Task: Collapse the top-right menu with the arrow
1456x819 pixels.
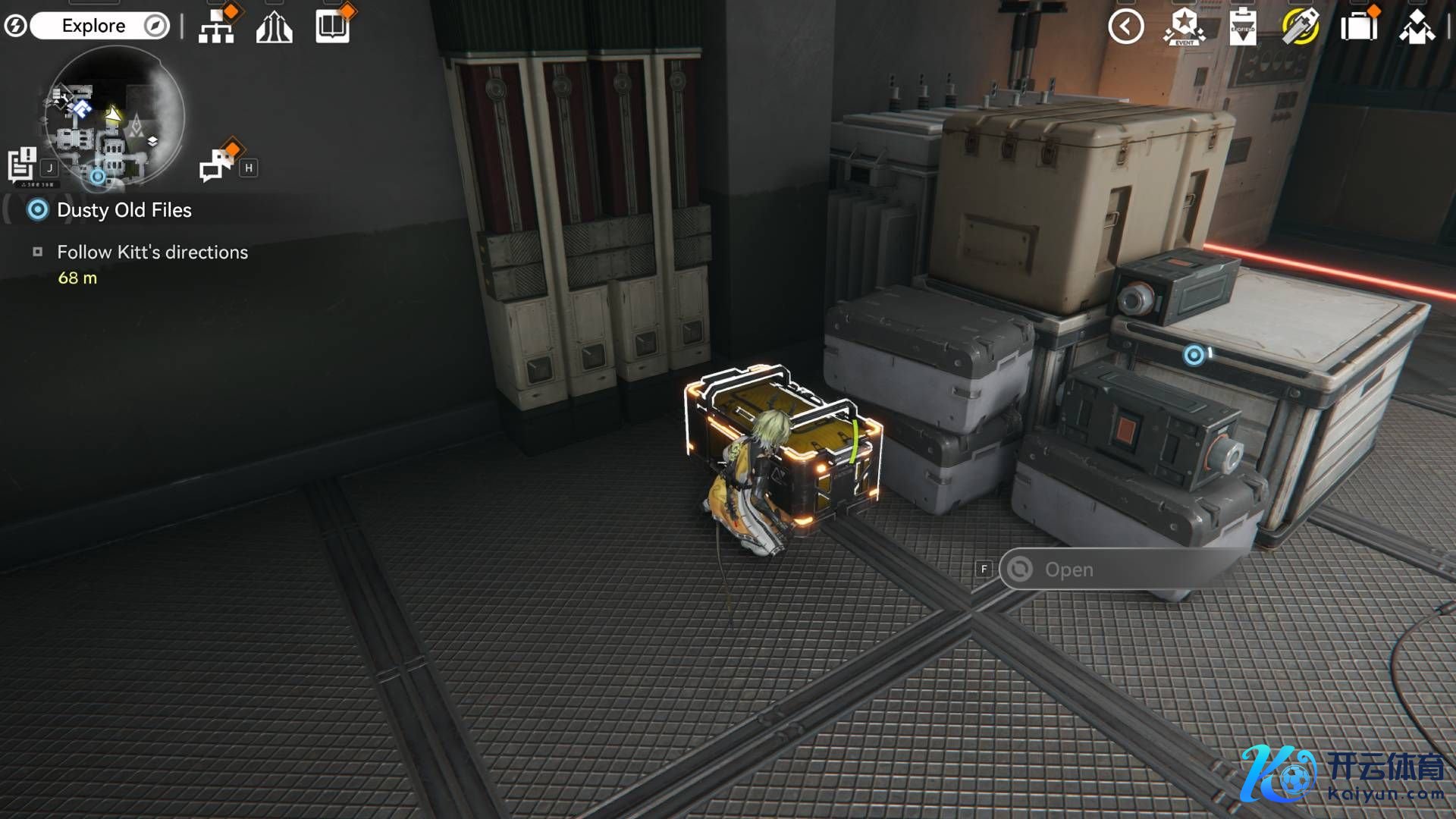Action: tap(1125, 27)
